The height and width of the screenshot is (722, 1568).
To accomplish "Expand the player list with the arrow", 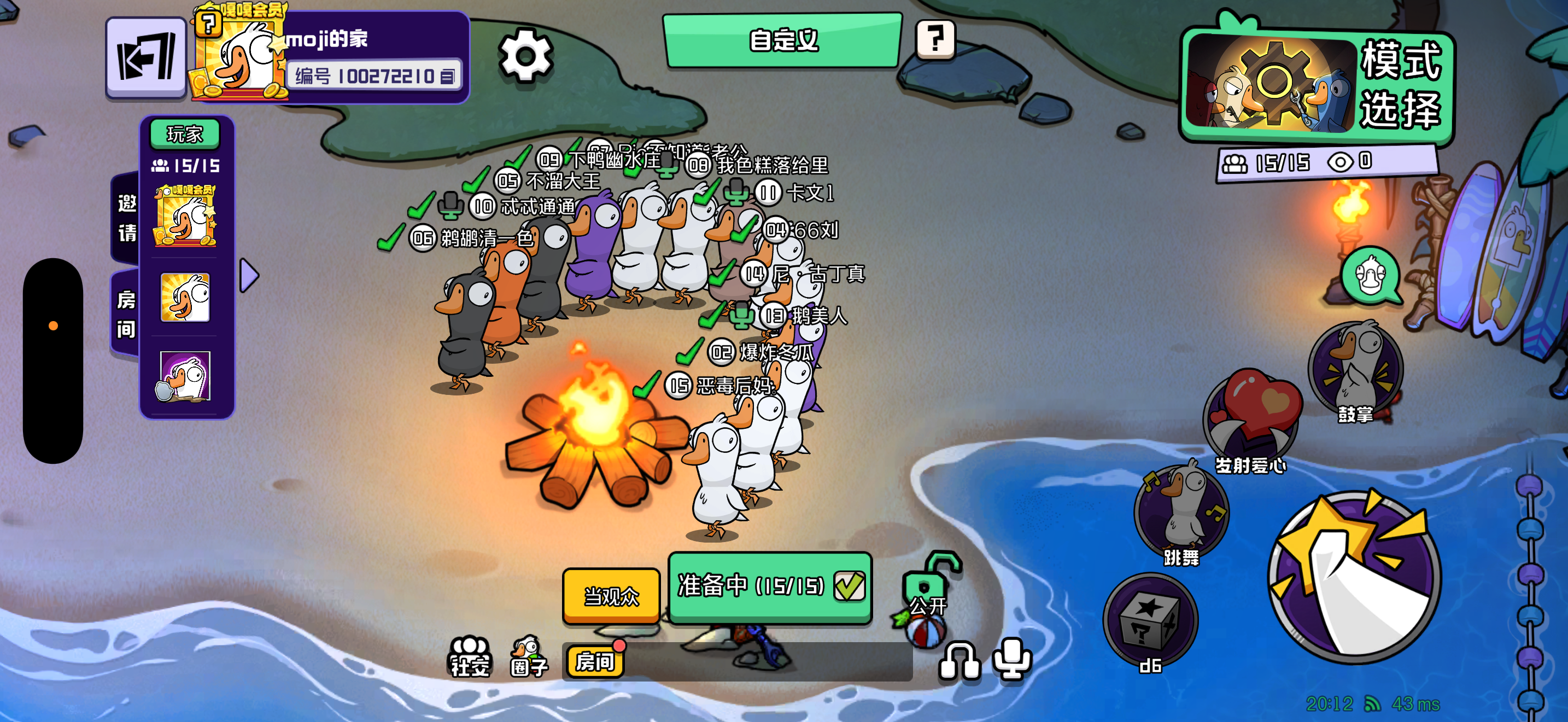I will (x=249, y=276).
